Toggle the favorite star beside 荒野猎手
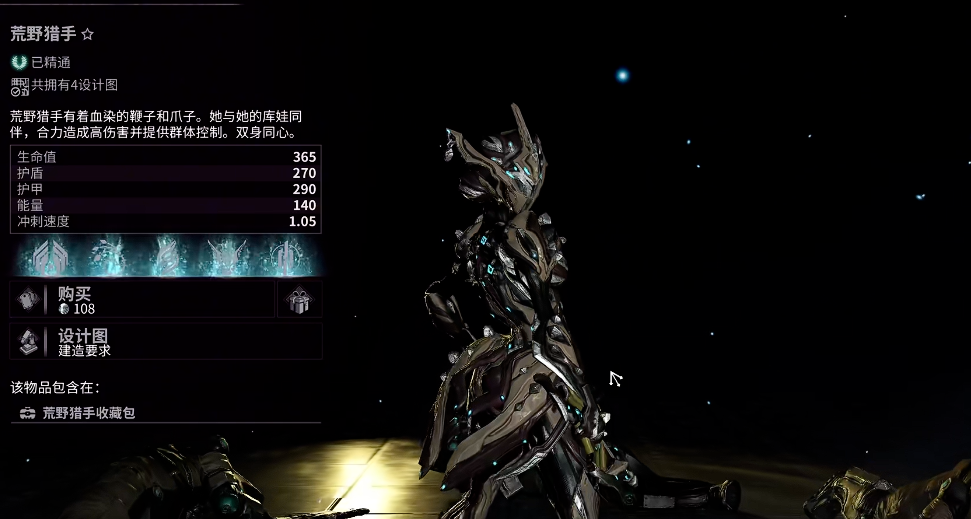 87,34
